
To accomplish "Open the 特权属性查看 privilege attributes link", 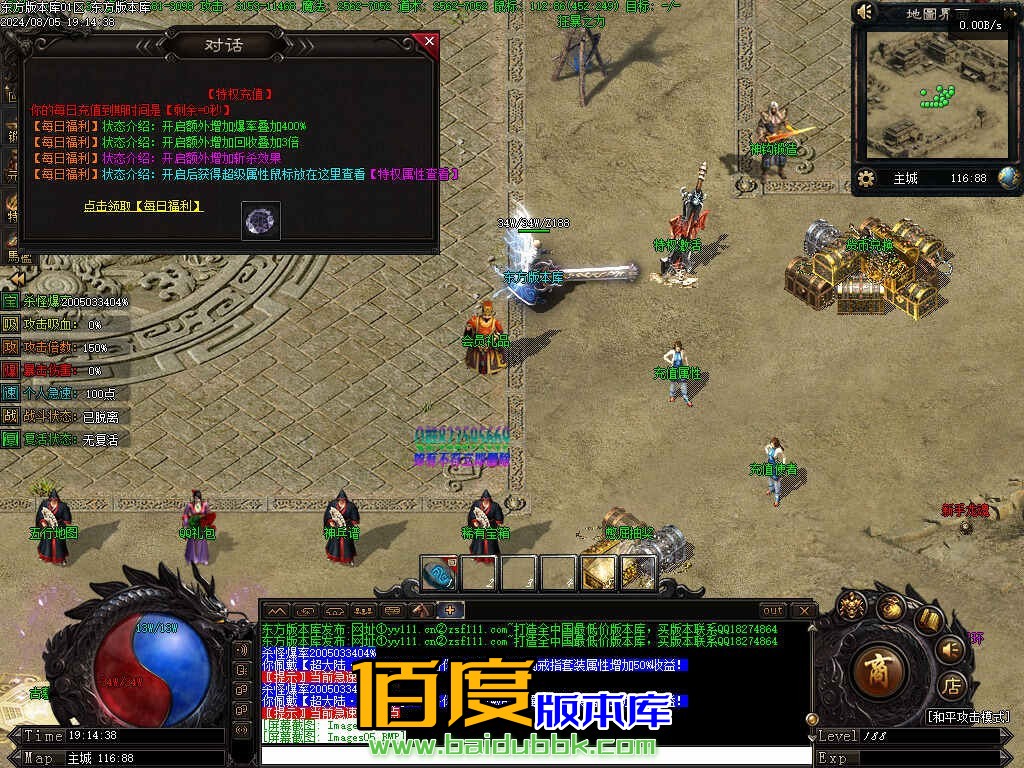I will [x=414, y=174].
